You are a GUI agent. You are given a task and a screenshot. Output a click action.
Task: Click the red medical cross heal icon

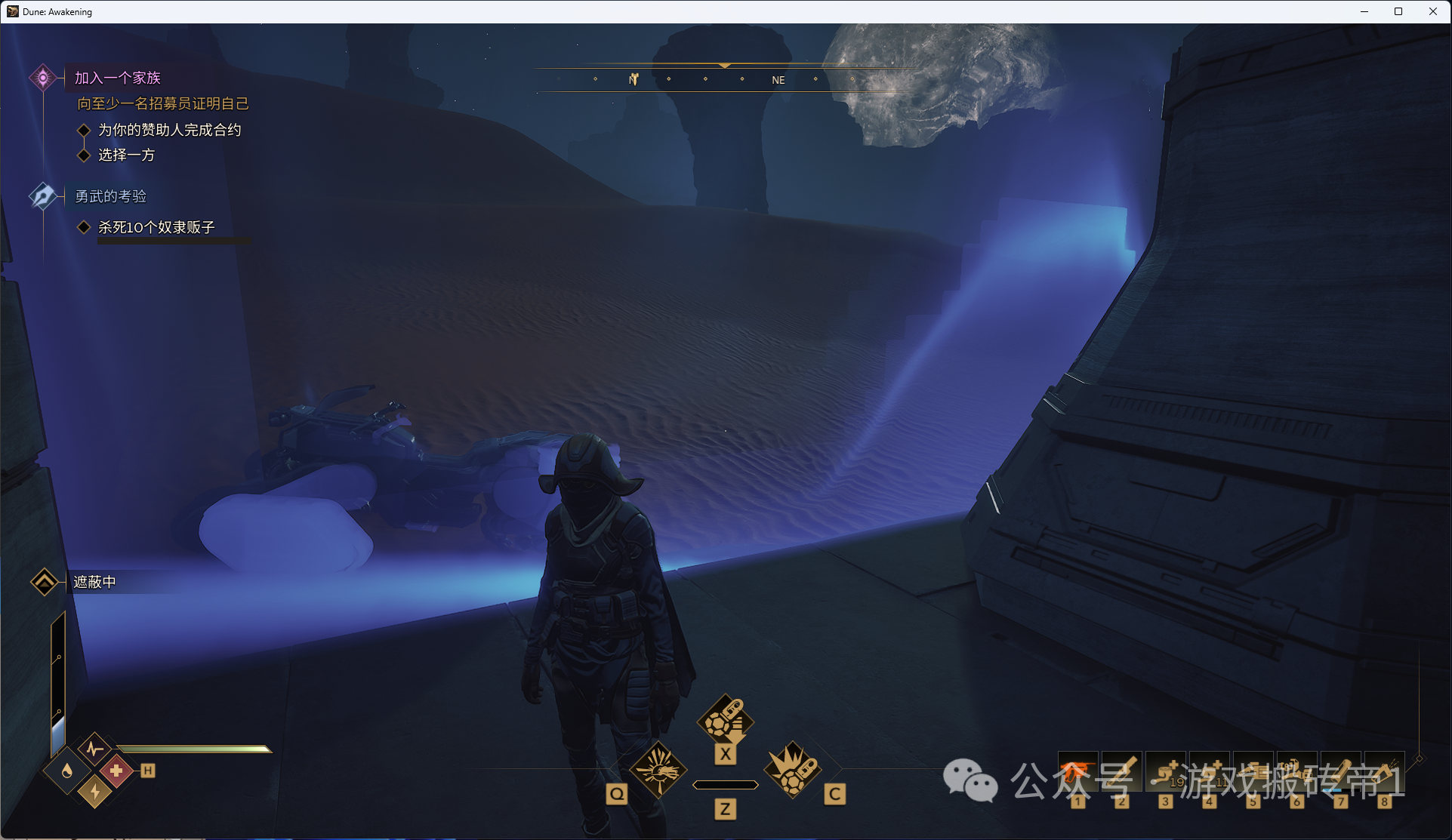pos(116,771)
